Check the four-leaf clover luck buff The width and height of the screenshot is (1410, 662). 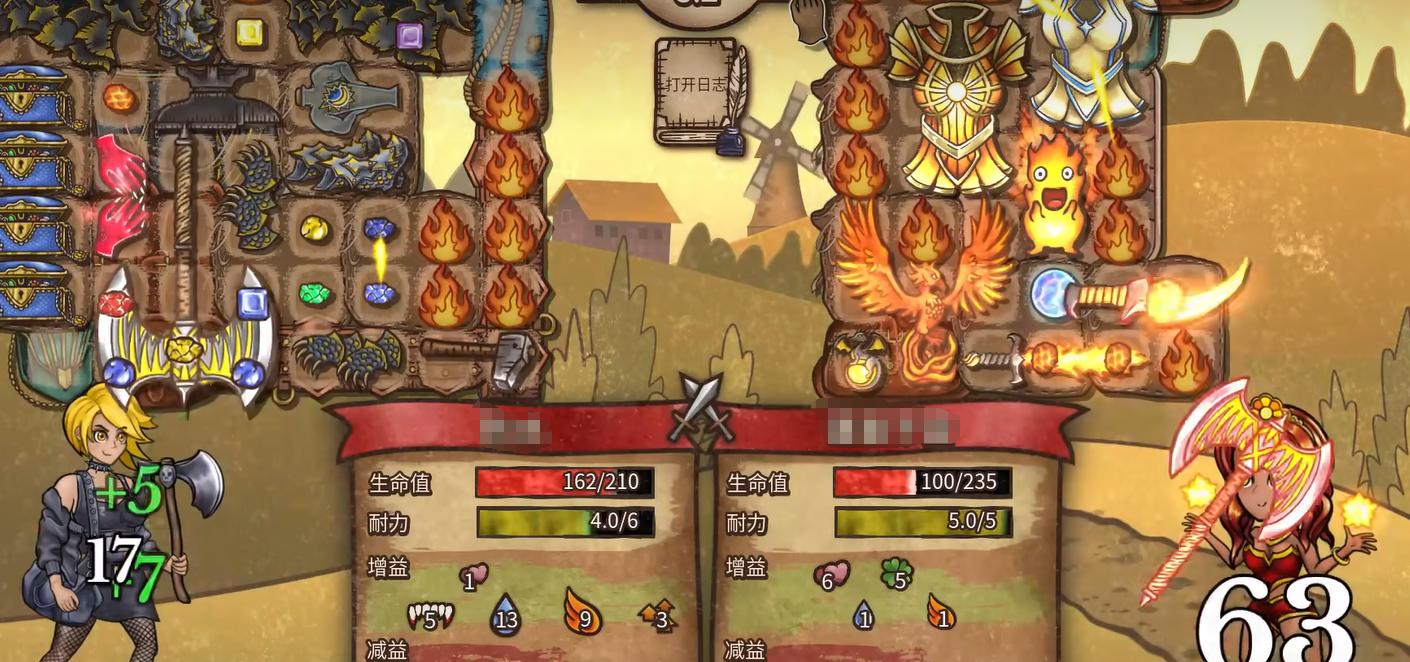(897, 574)
